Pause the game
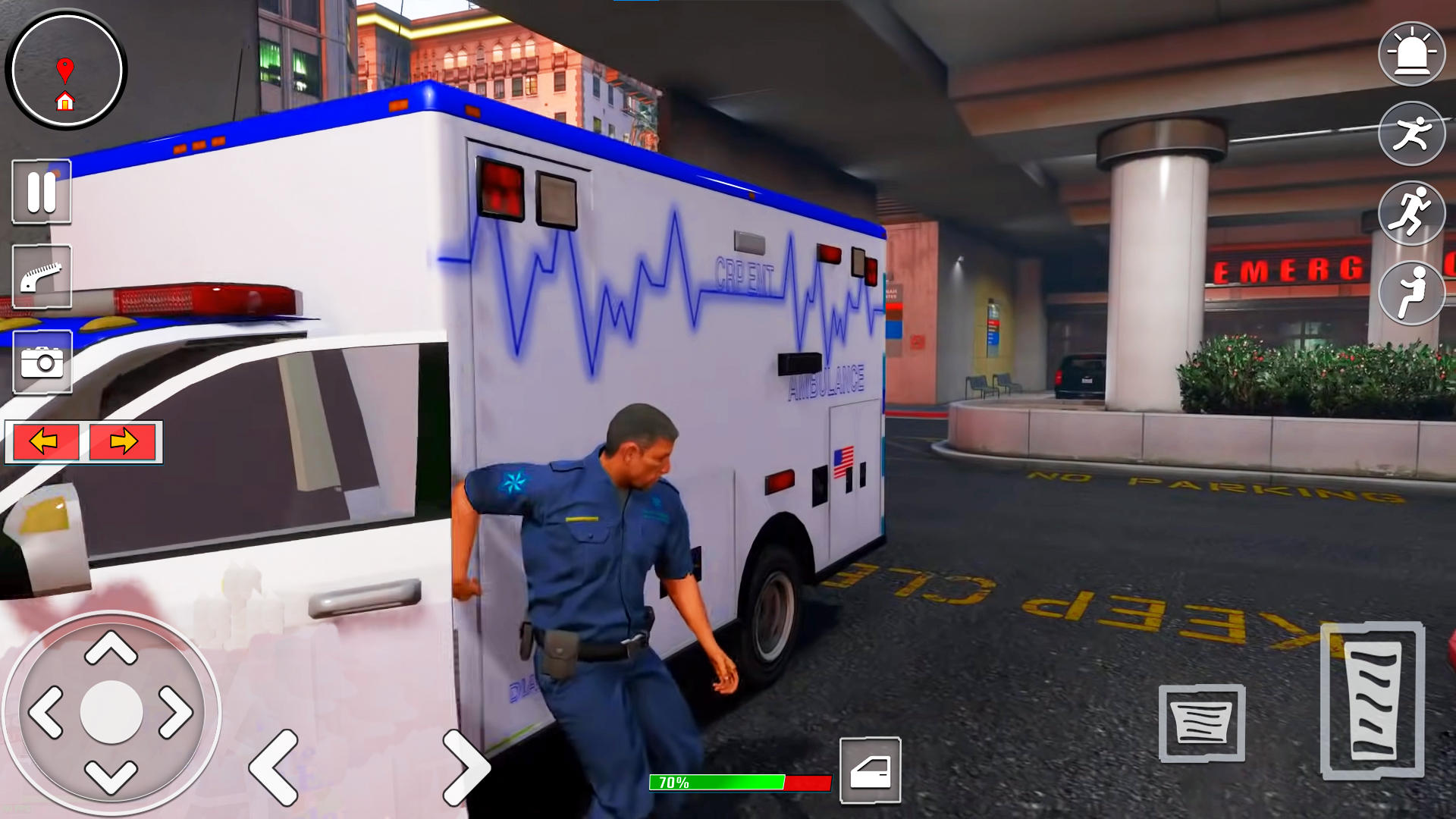Viewport: 1456px width, 819px height. [42, 192]
